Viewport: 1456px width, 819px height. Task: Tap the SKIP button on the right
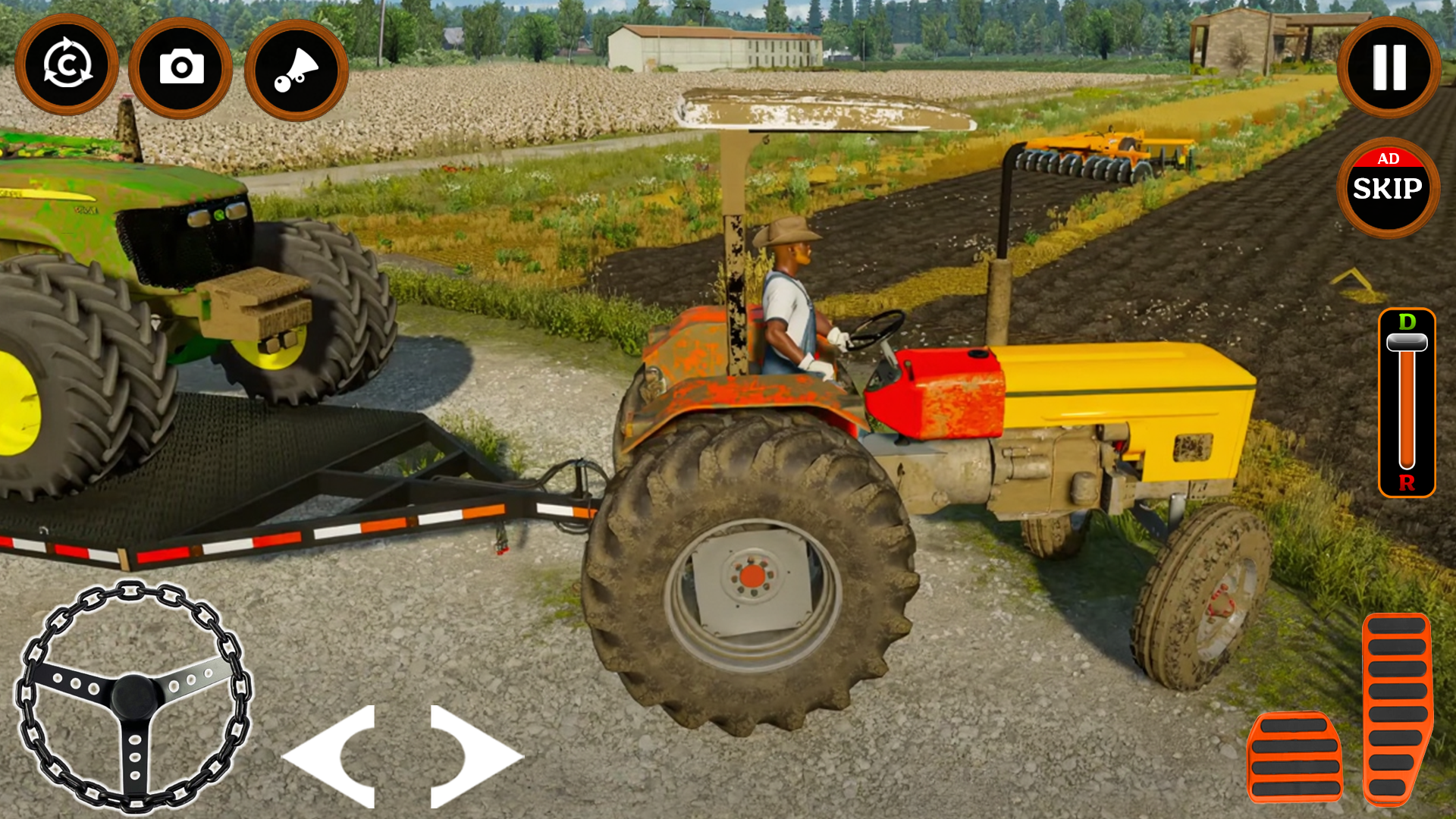point(1389,191)
